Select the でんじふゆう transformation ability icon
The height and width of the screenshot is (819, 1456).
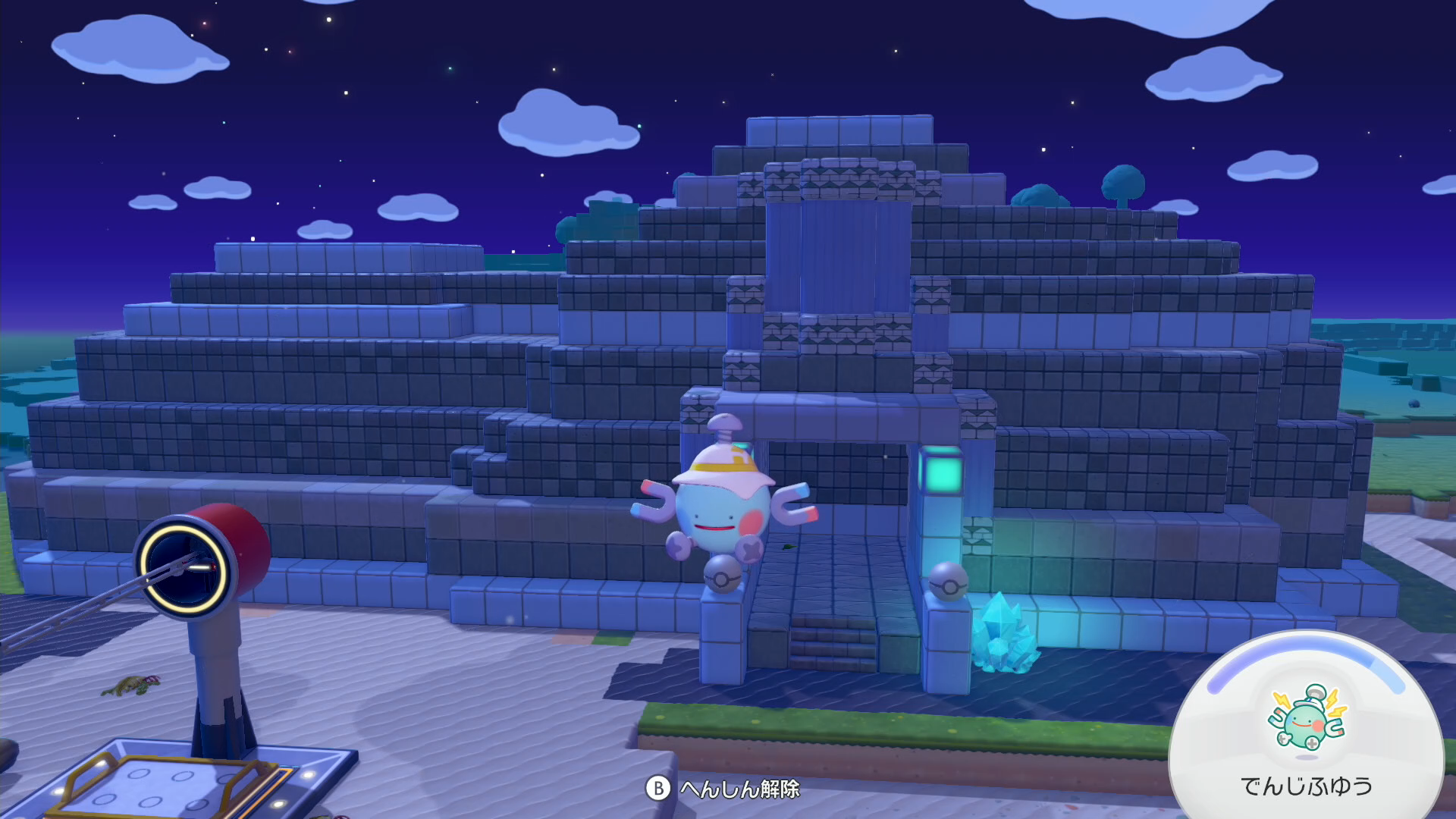1306,719
